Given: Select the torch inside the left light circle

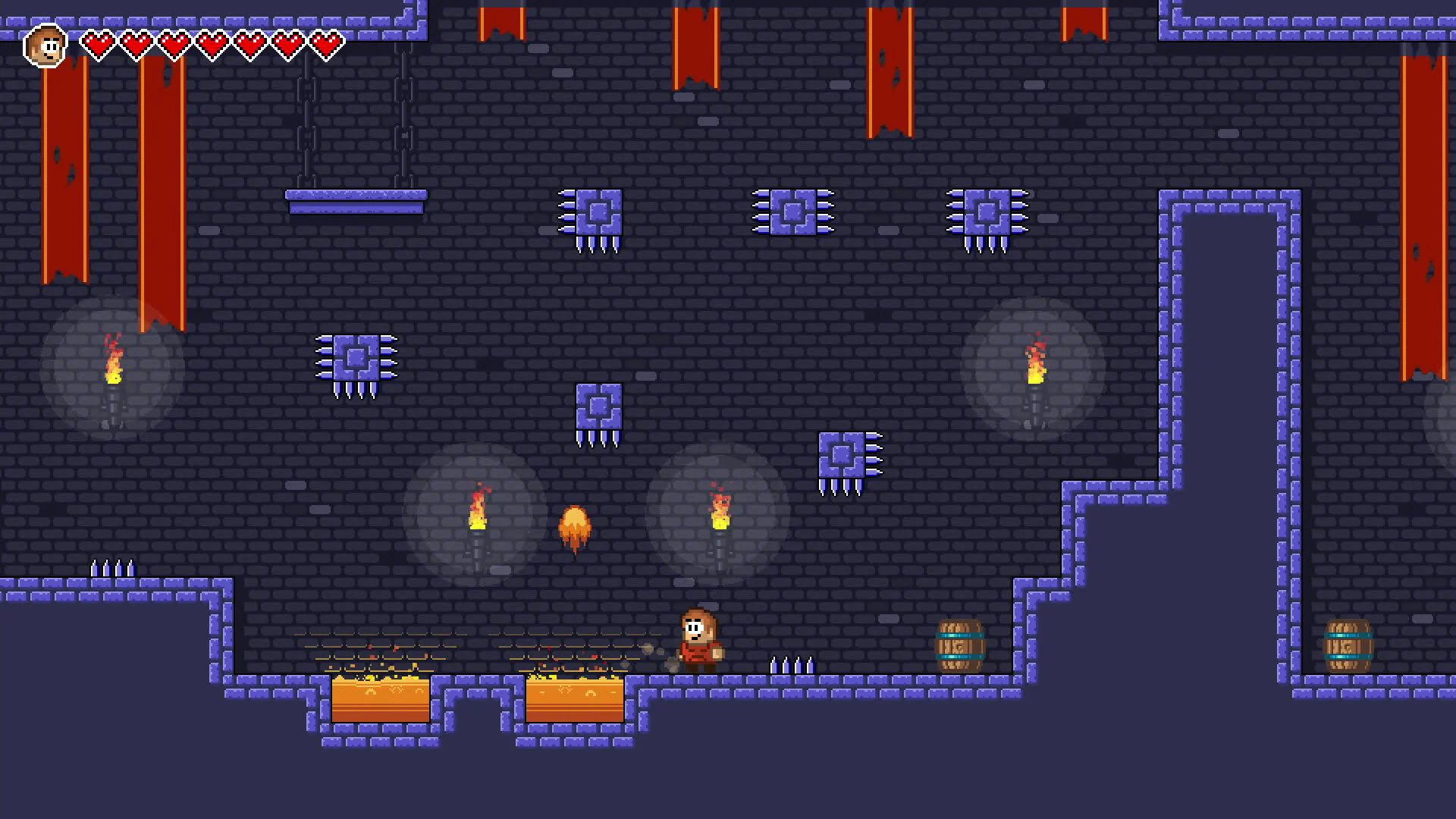Looking at the screenshot, I should tap(114, 372).
